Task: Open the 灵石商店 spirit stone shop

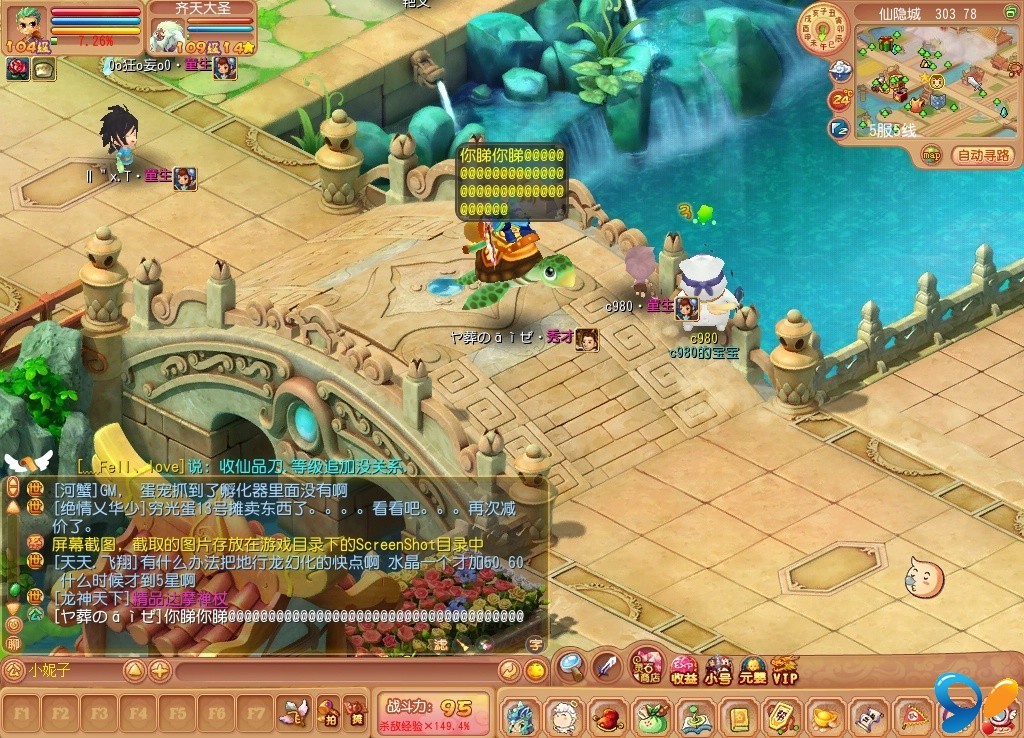Action: (648, 667)
